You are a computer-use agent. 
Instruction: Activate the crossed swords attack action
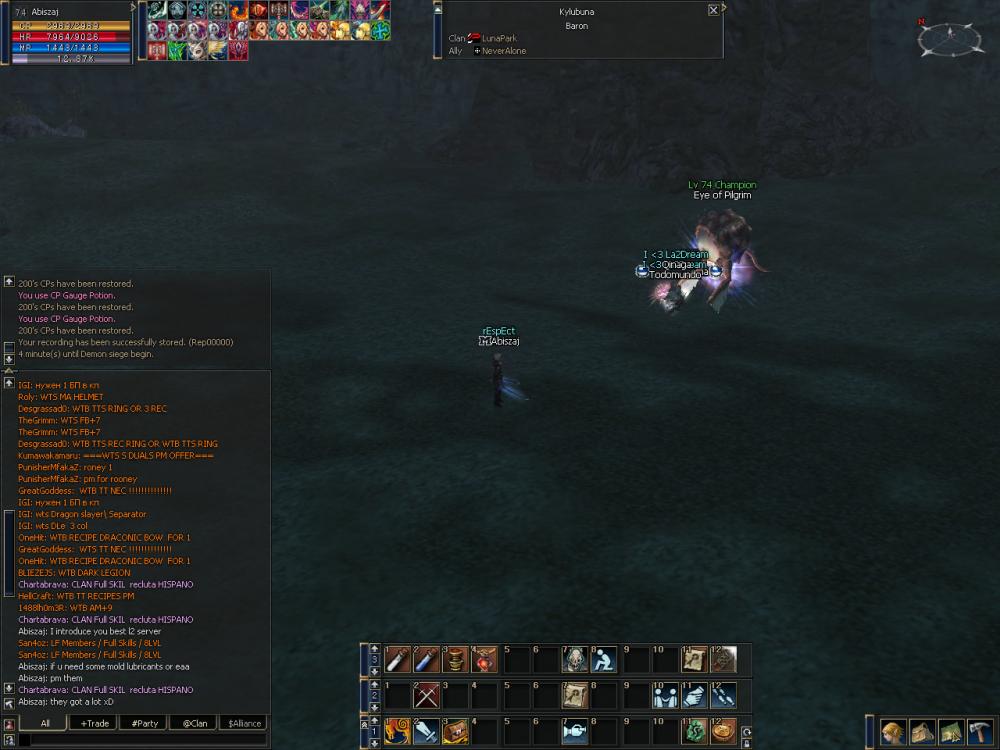point(427,695)
